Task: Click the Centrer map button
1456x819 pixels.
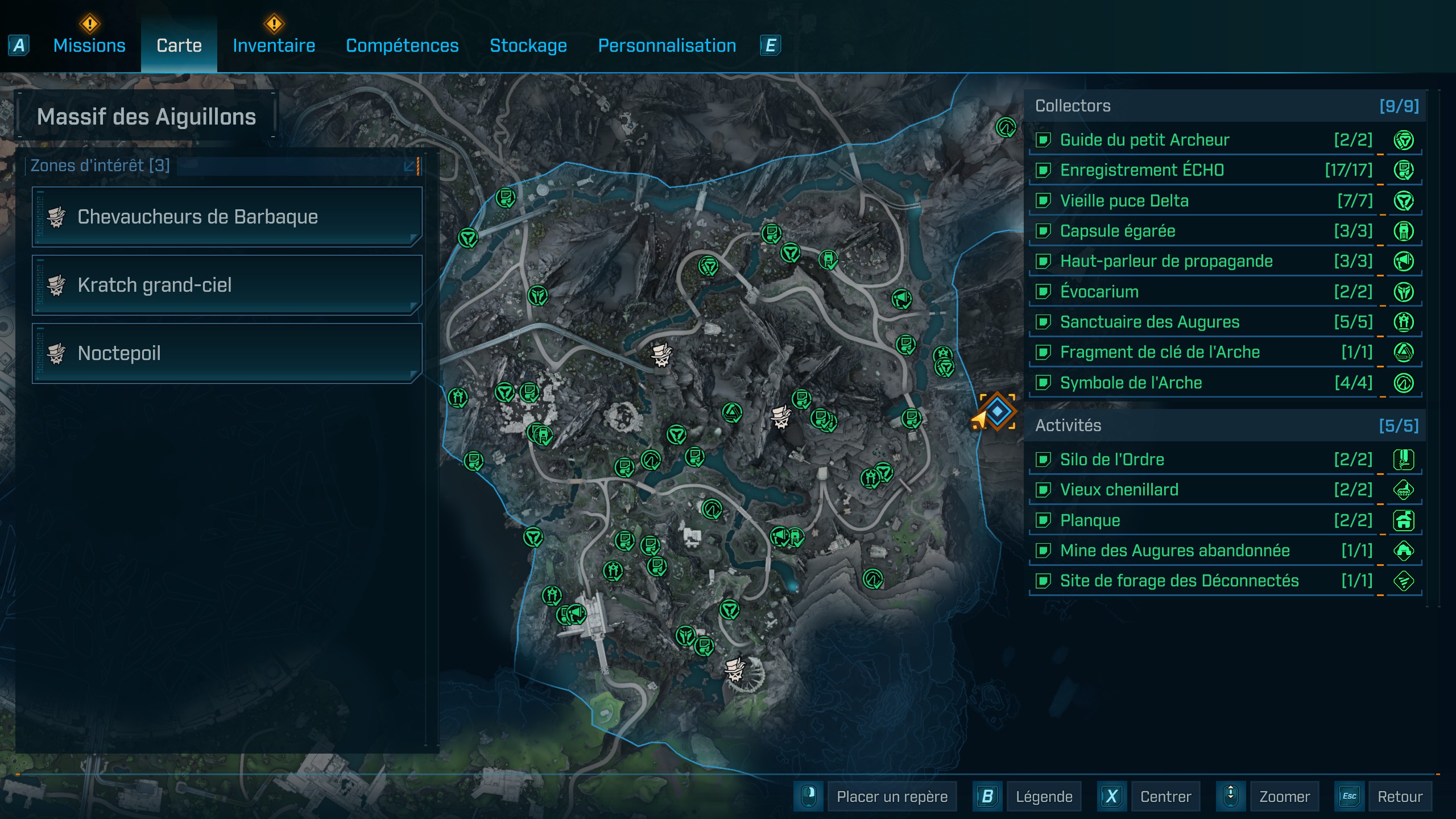Action: pyautogui.click(x=1165, y=796)
